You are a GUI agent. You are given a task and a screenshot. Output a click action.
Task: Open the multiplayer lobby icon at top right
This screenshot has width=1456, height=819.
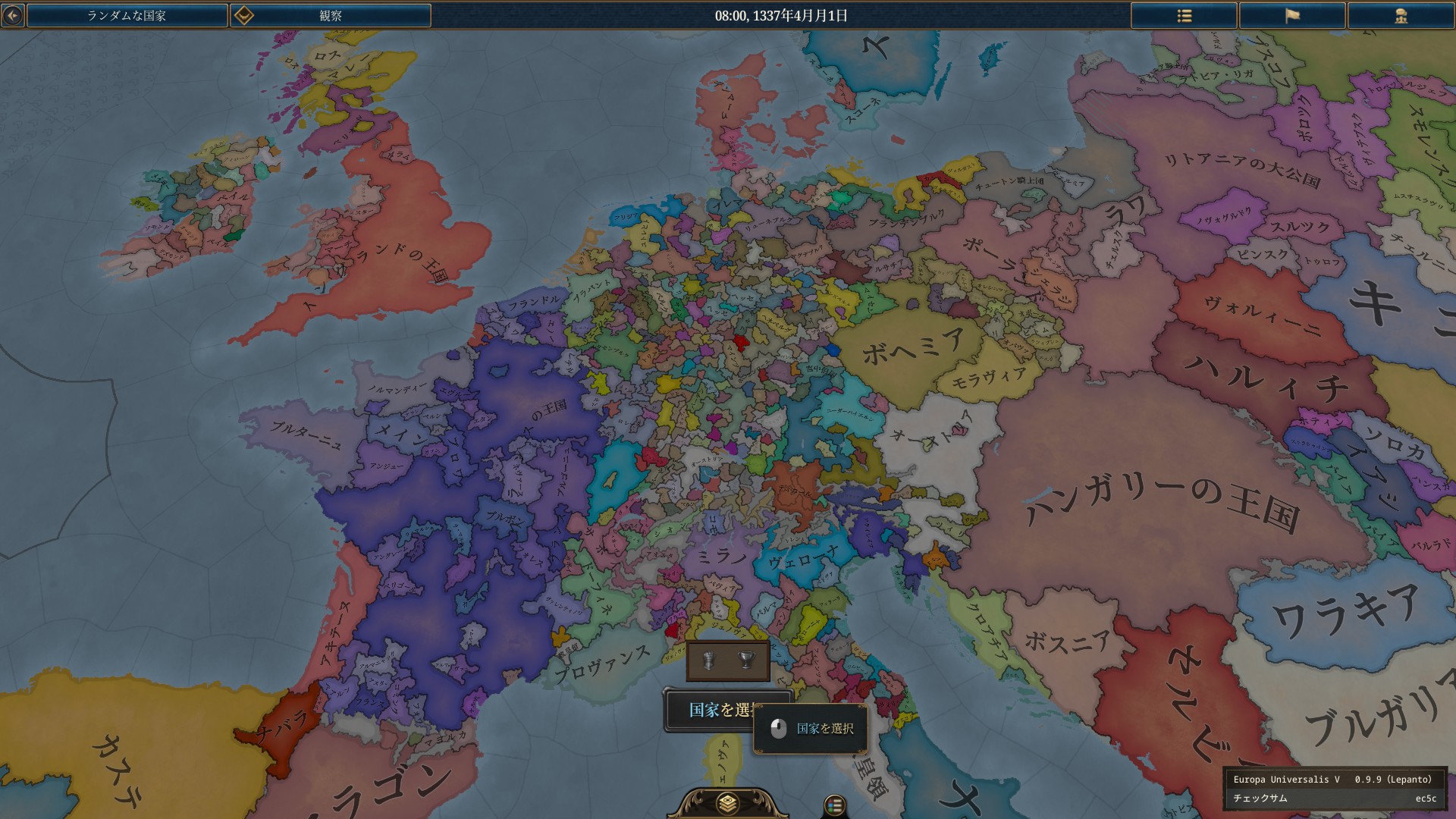point(1401,14)
